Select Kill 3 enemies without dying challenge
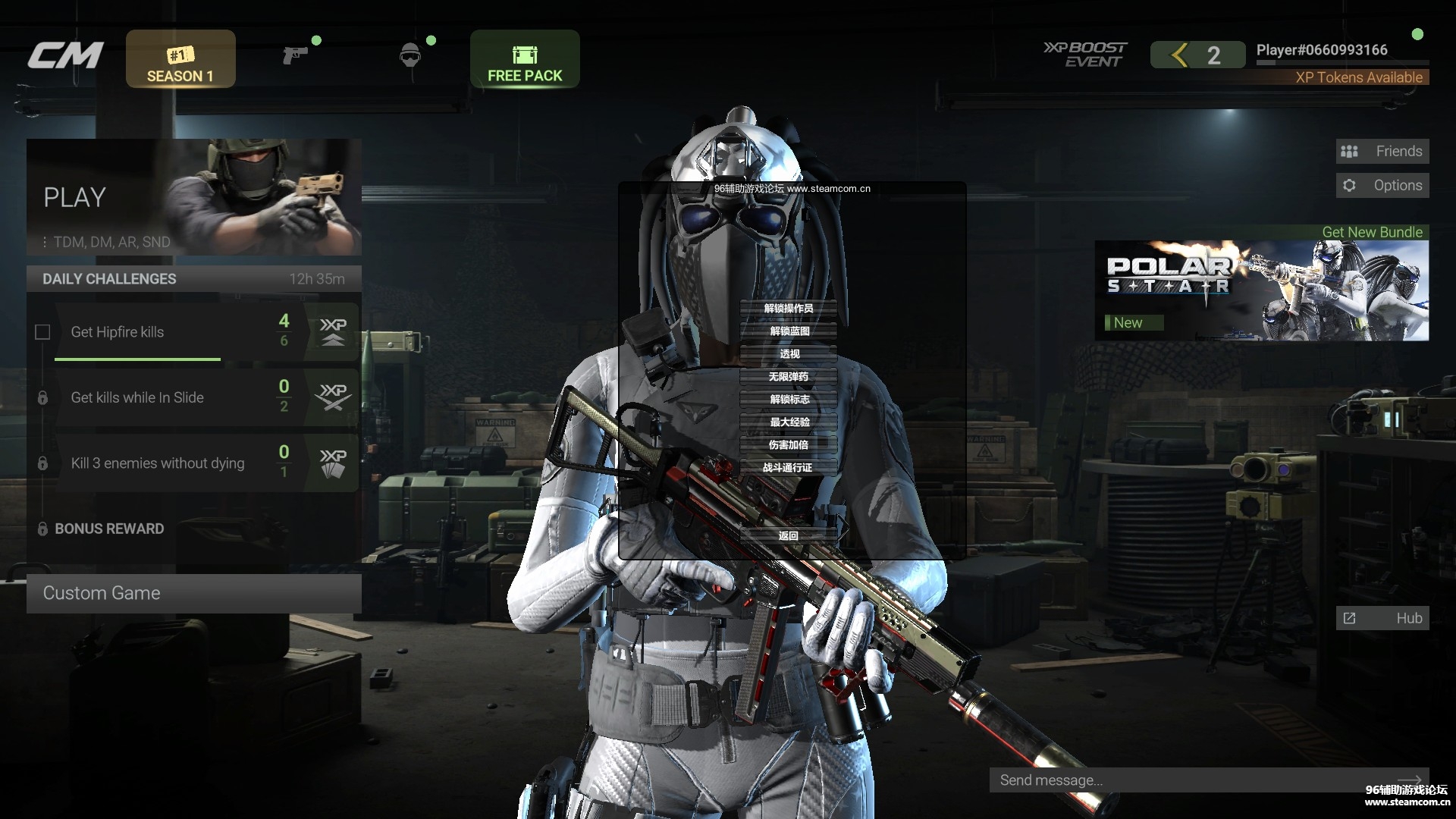Screen dimensions: 1456x819 click(158, 463)
